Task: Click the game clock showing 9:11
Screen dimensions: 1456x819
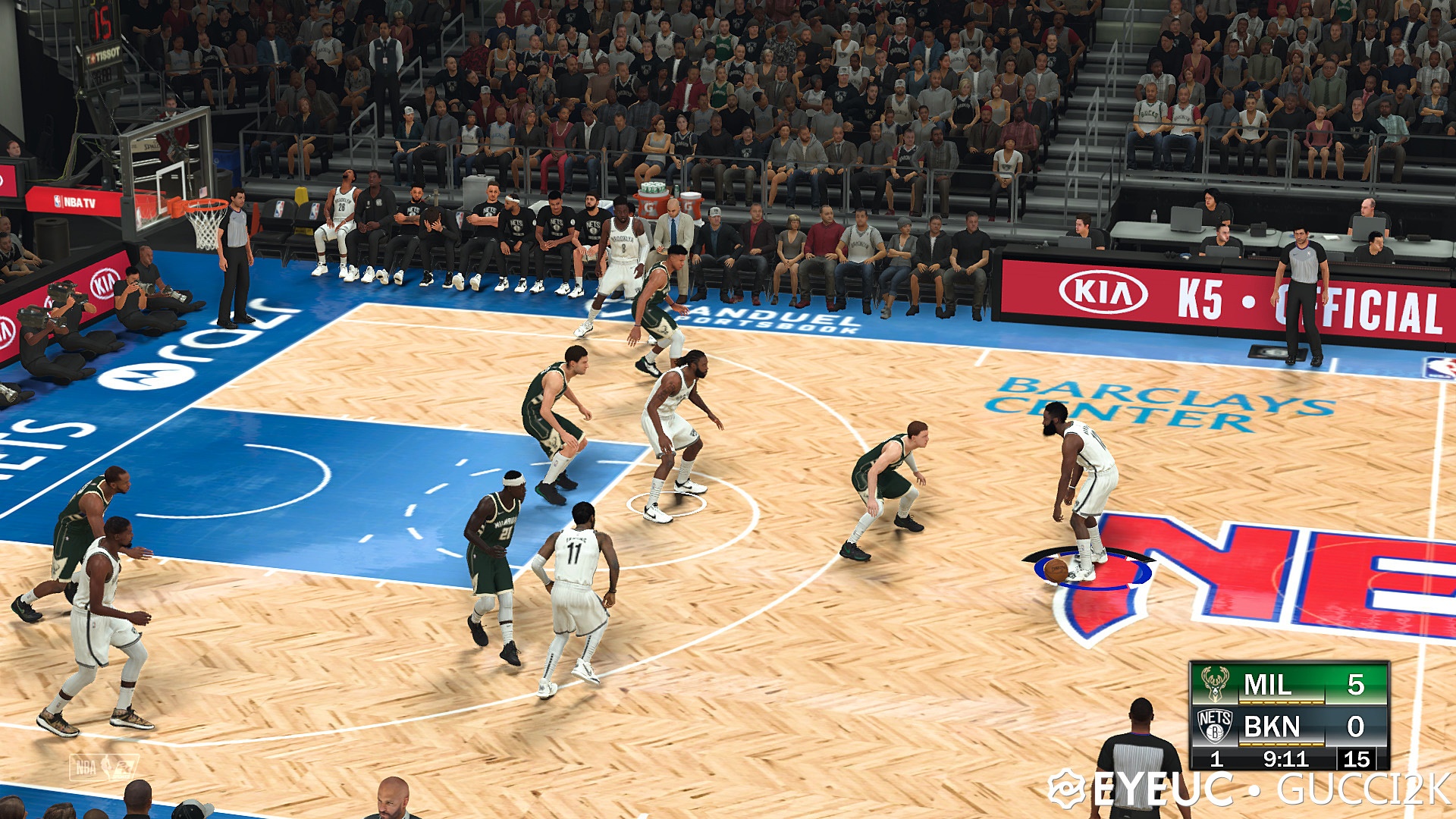Action: (1287, 758)
